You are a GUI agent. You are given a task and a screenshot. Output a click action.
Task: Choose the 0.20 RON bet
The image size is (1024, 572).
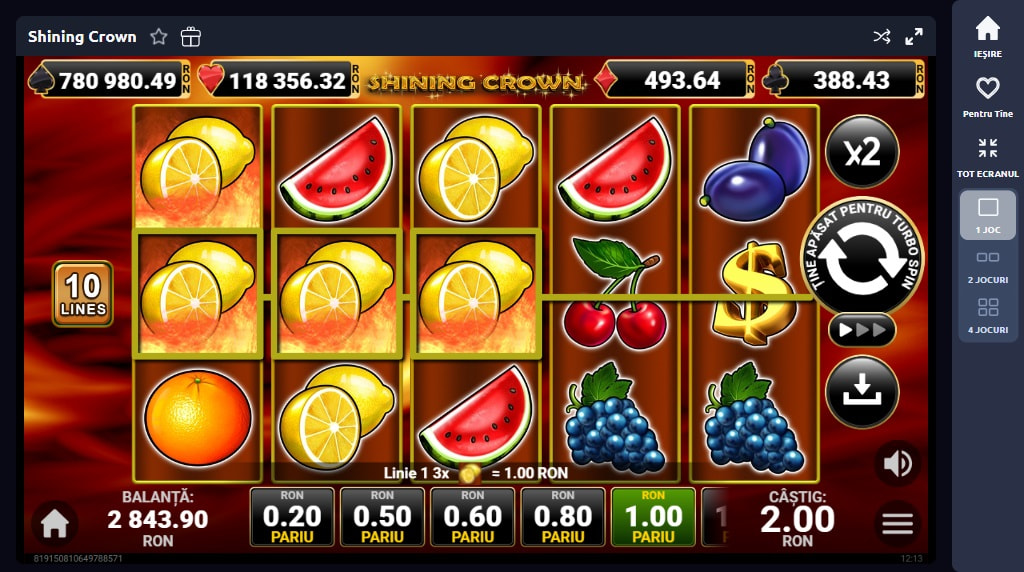pos(292,517)
